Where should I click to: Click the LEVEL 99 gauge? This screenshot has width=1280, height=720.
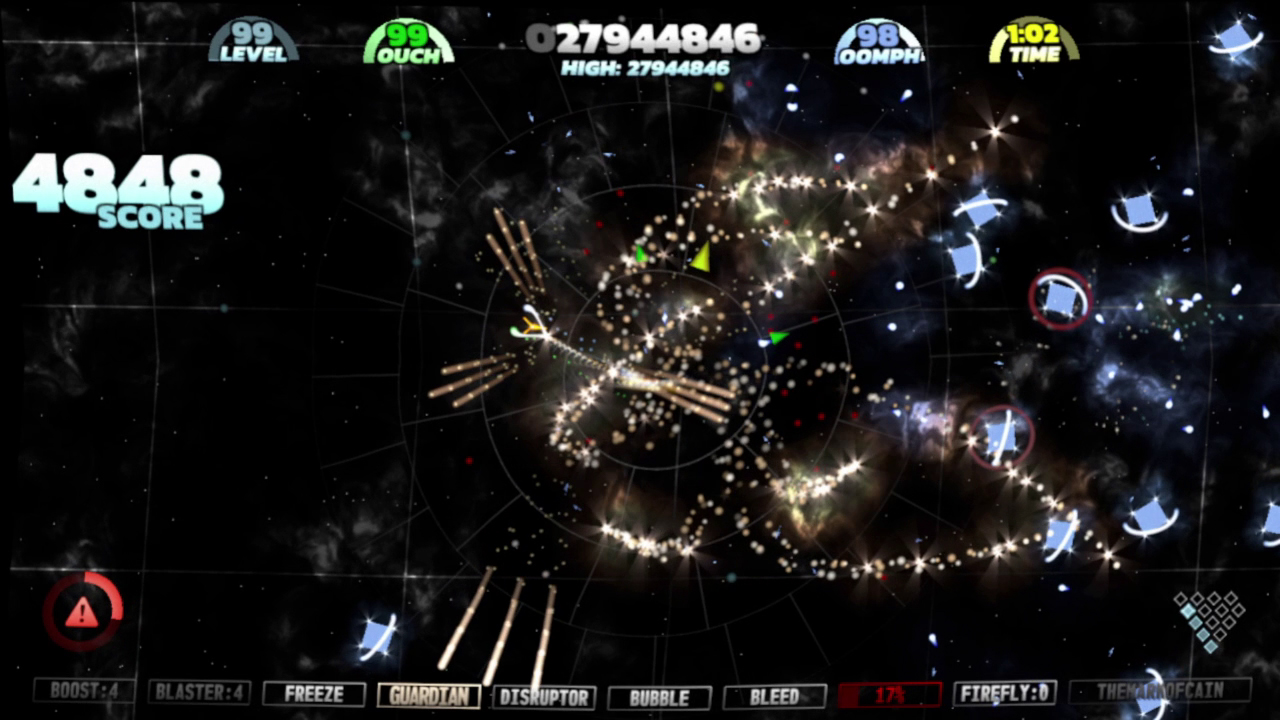pyautogui.click(x=253, y=40)
